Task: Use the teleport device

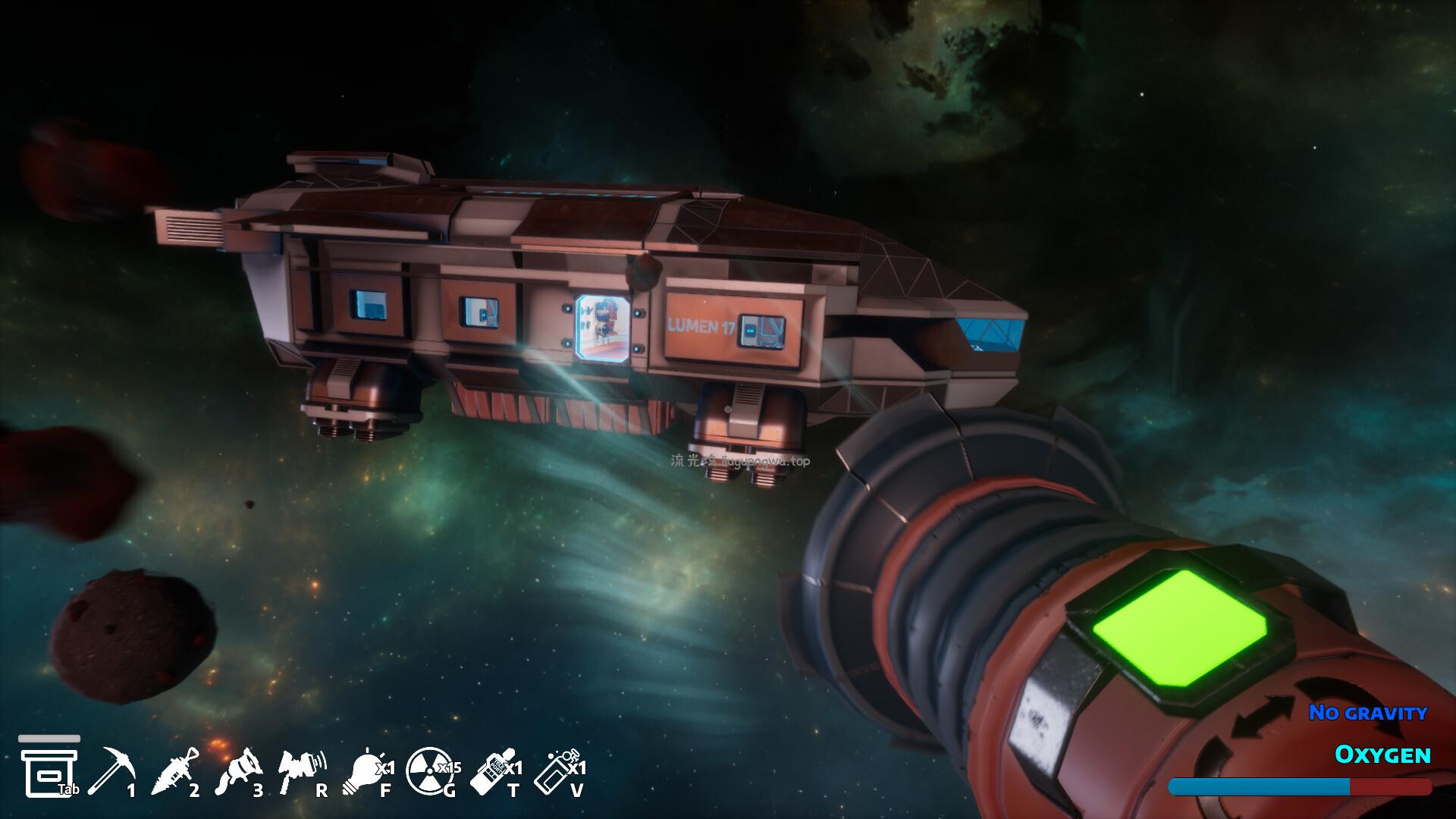Action: 491,770
